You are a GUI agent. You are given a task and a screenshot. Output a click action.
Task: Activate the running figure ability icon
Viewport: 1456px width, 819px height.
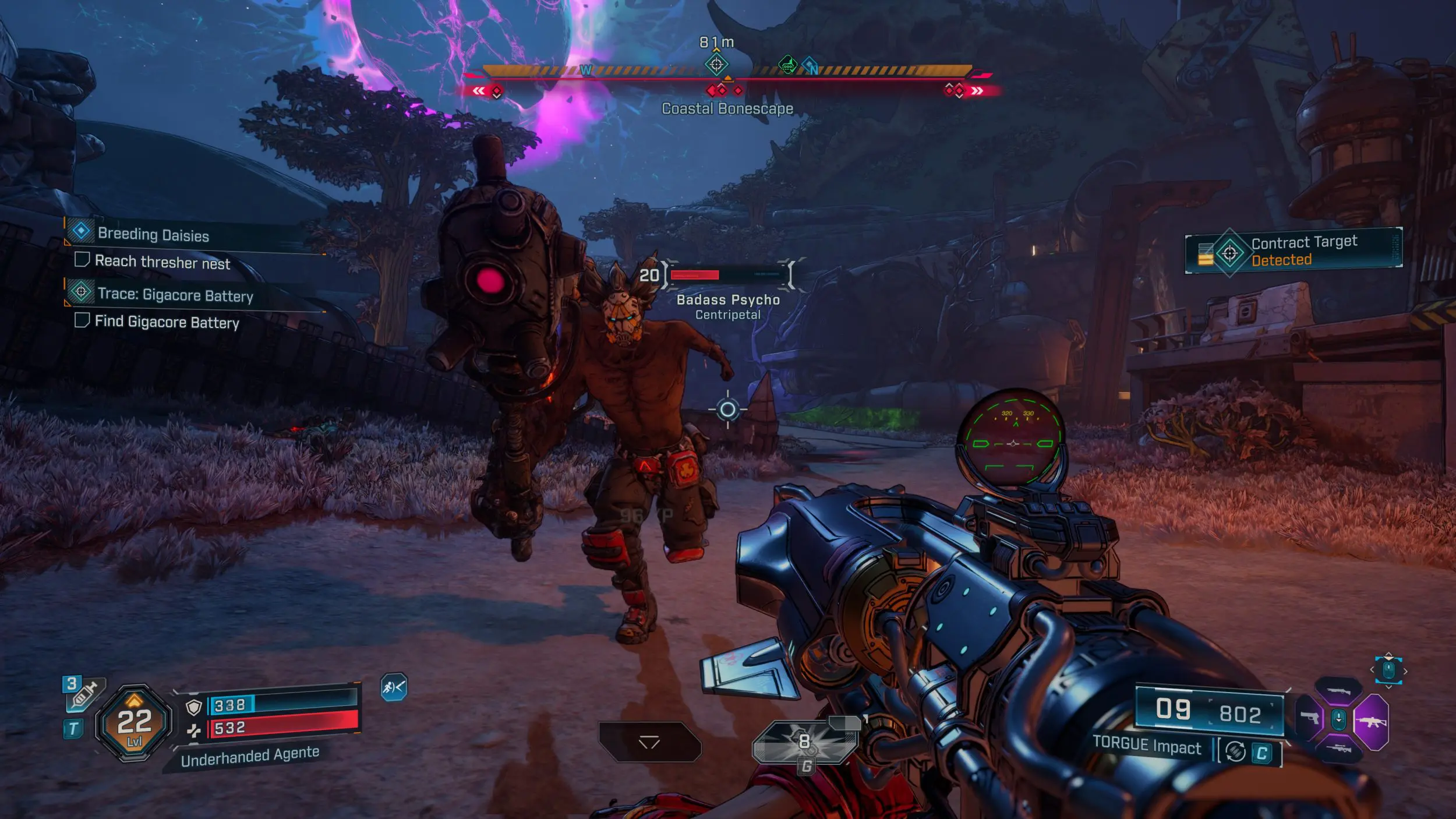point(394,688)
